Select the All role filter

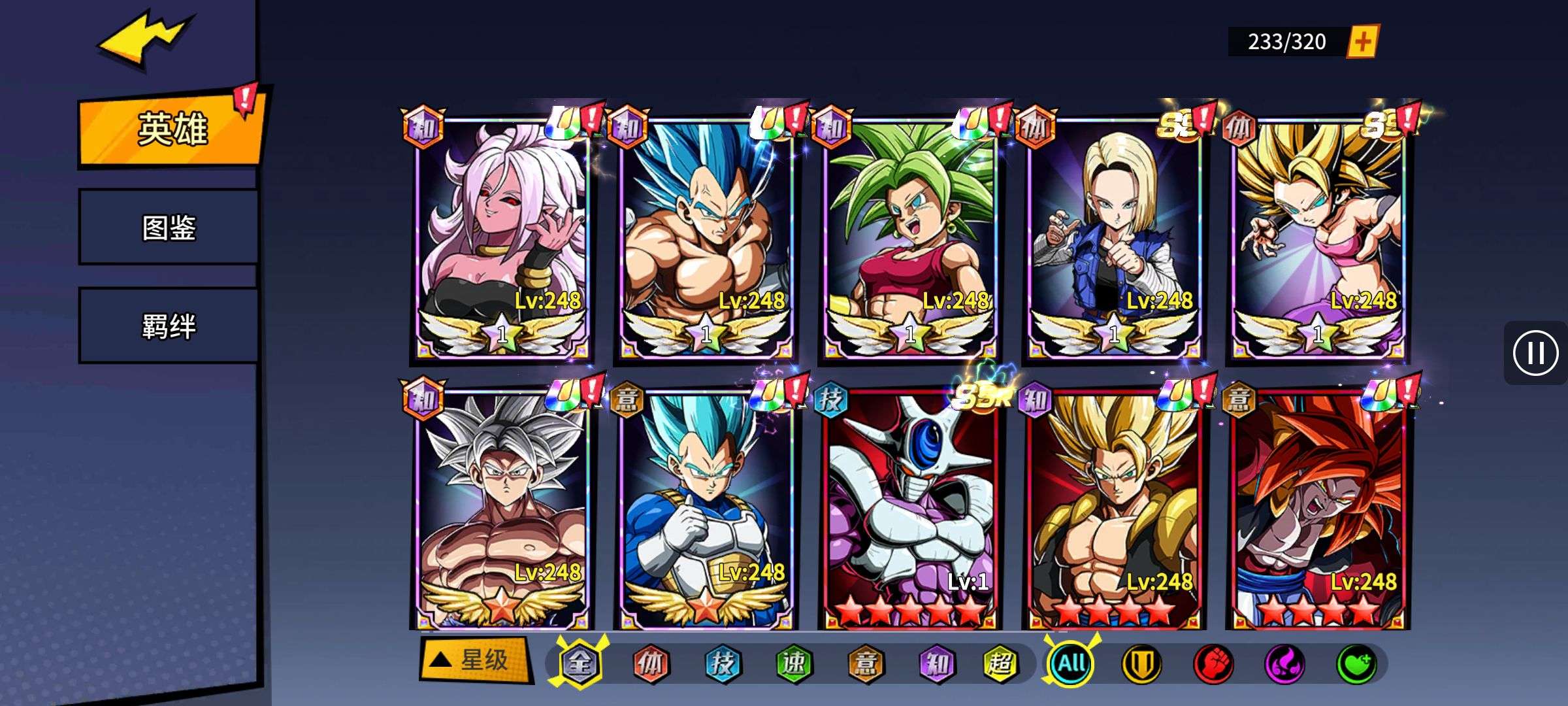pos(1071,664)
